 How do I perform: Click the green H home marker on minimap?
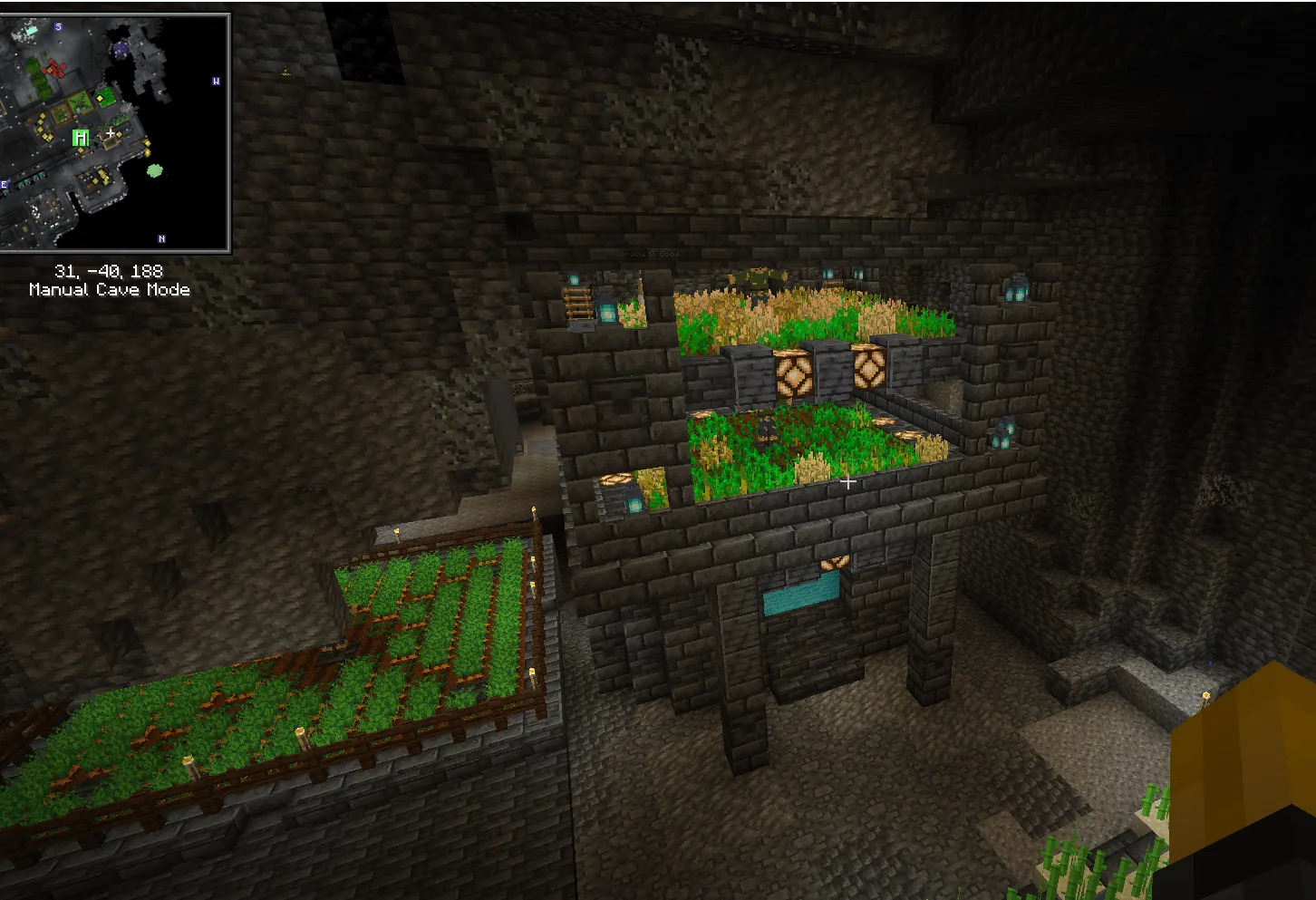pos(80,136)
